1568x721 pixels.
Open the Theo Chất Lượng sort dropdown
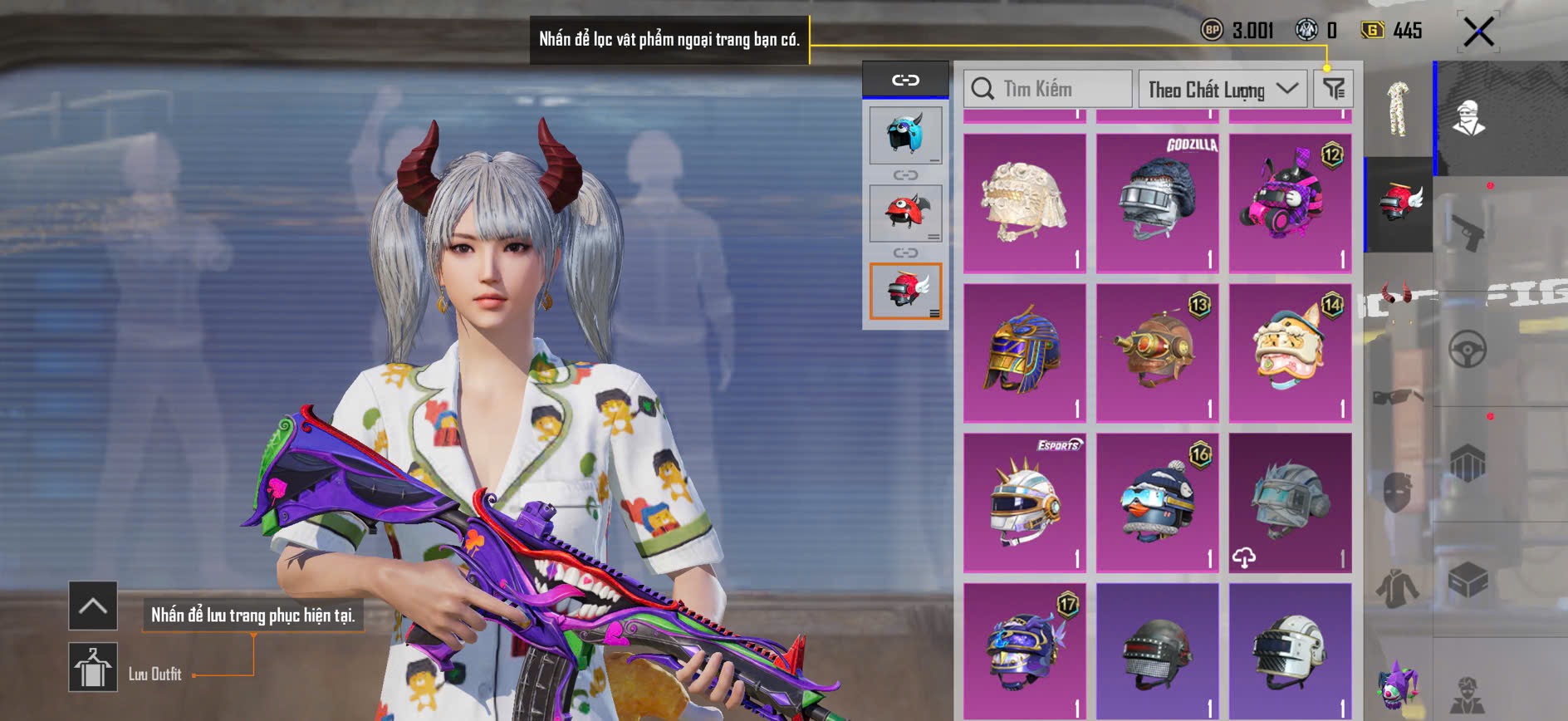pos(1222,89)
